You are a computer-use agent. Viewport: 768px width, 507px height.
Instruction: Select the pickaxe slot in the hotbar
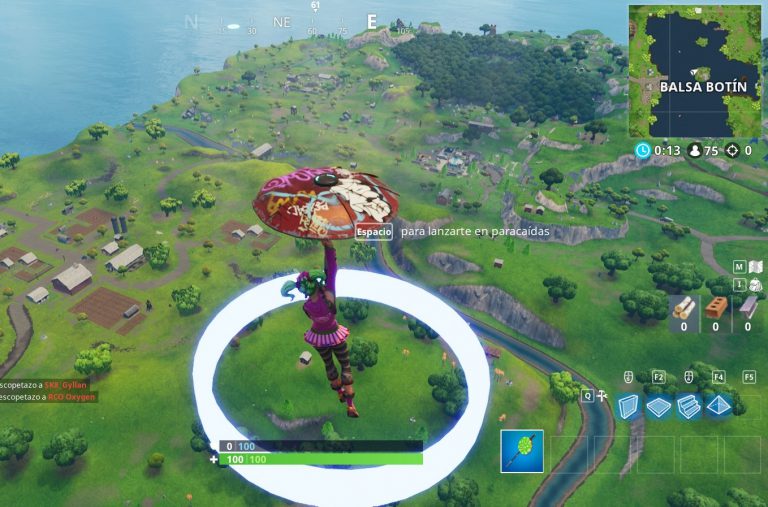click(x=522, y=451)
